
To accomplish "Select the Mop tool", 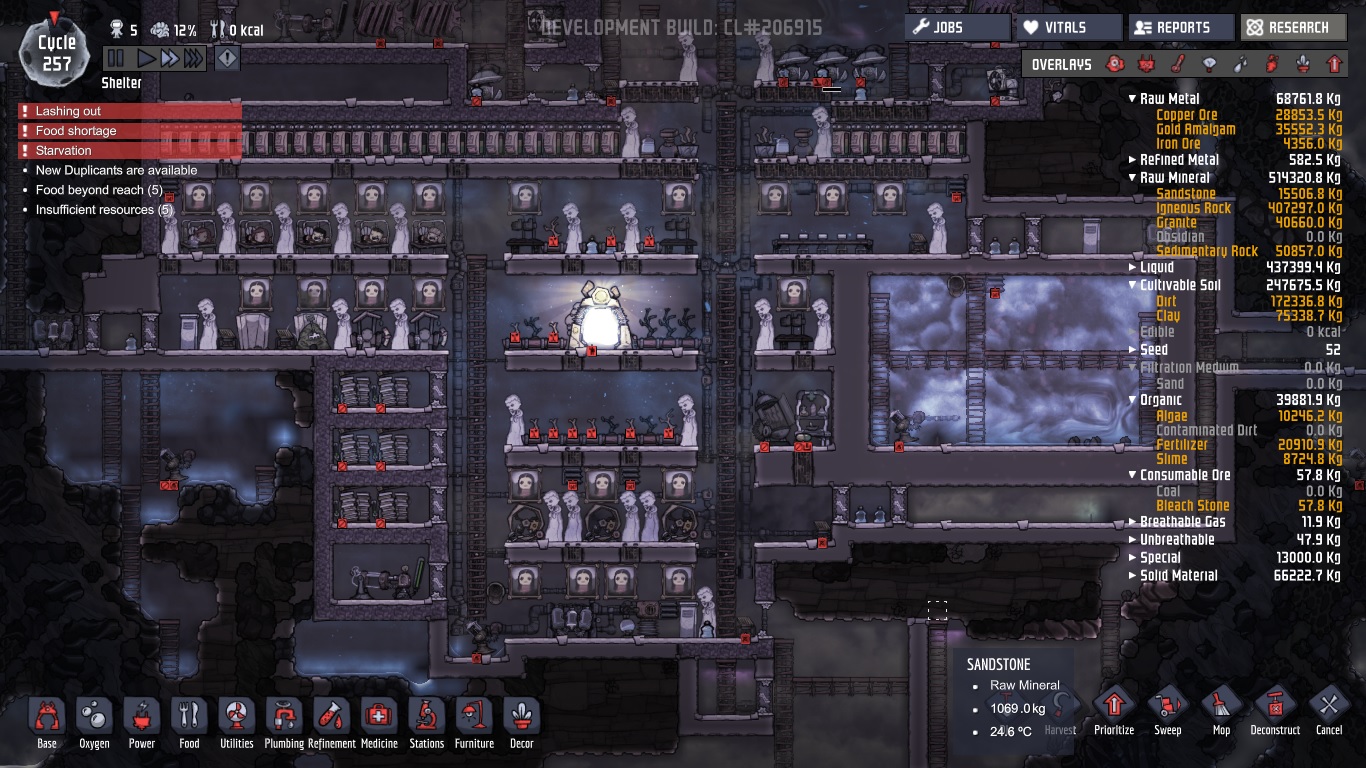I will pyautogui.click(x=1221, y=712).
